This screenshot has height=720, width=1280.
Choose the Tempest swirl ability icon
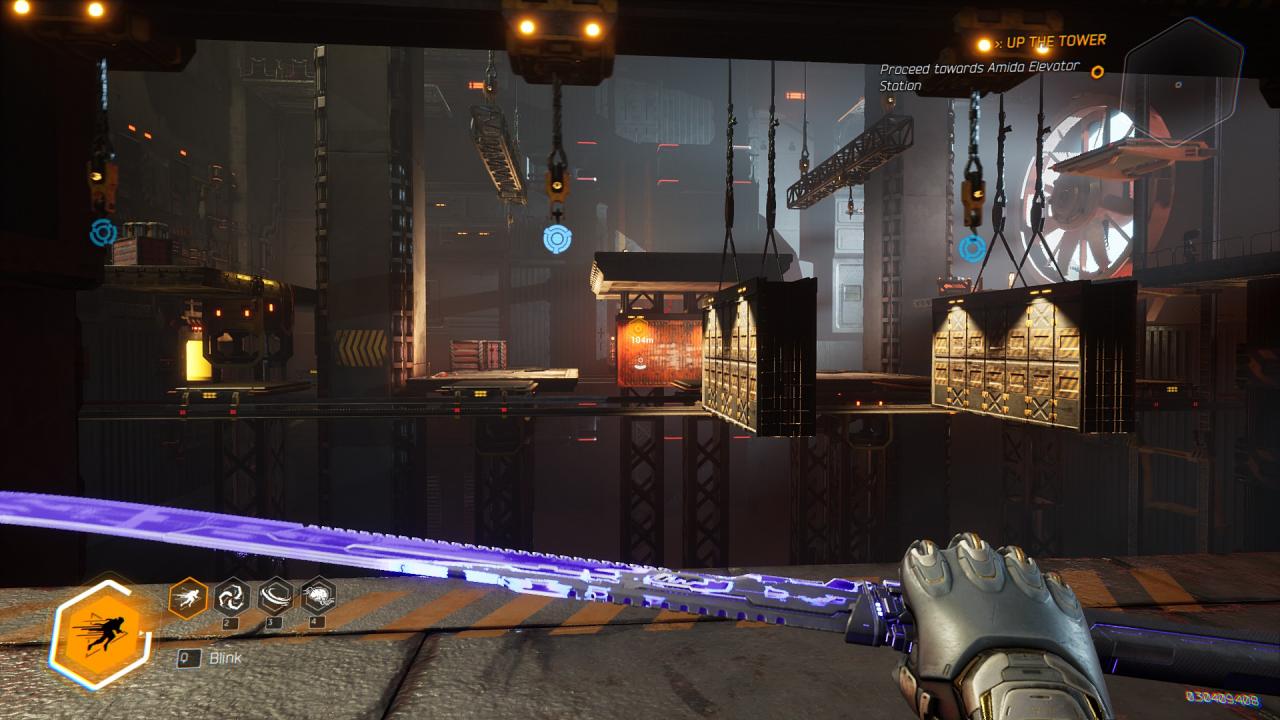[x=232, y=596]
